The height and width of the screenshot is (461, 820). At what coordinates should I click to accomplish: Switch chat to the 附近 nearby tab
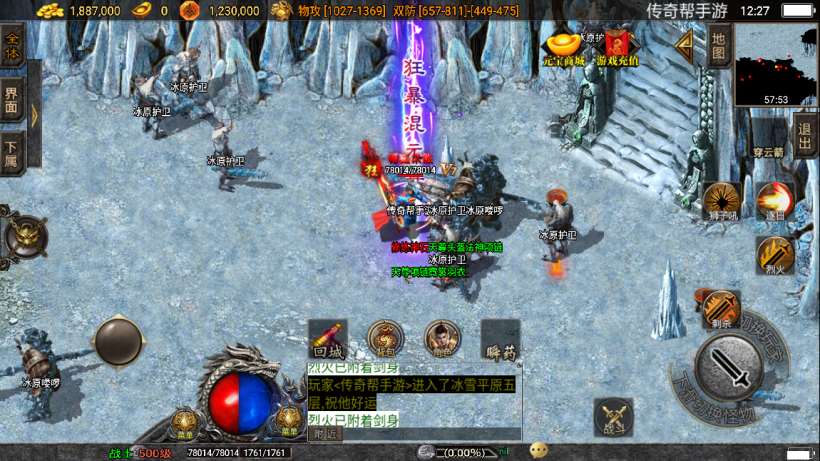[x=324, y=434]
